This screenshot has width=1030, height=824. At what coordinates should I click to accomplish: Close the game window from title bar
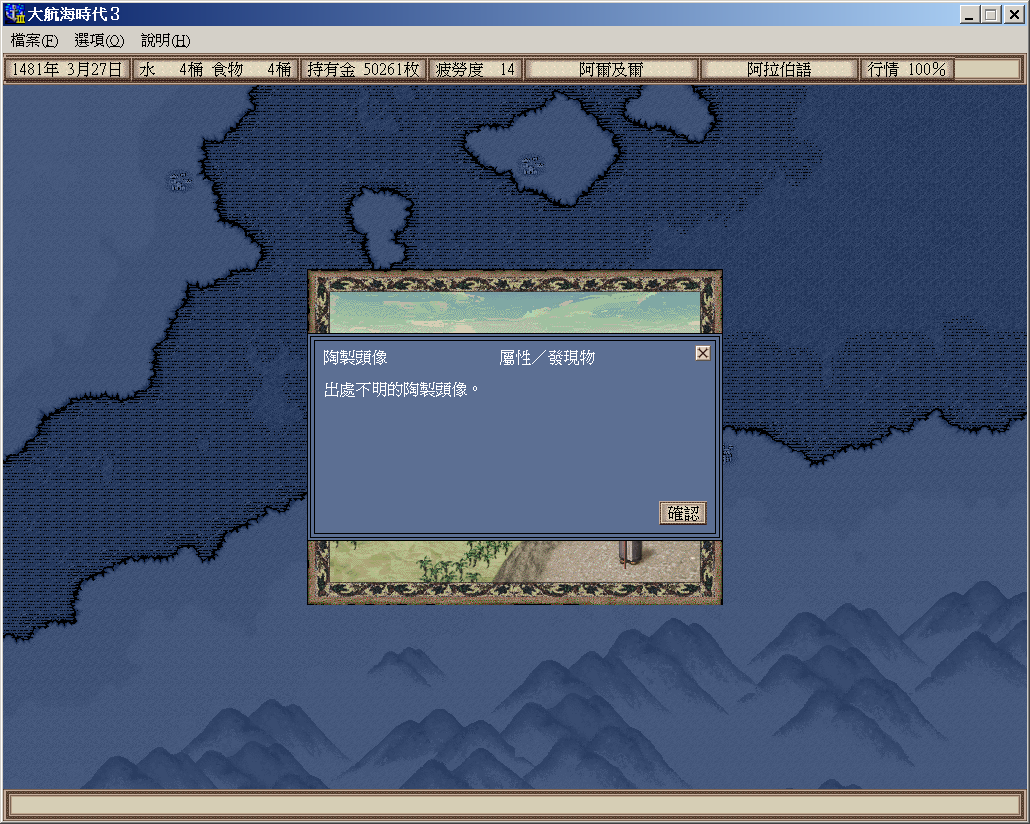click(1012, 15)
